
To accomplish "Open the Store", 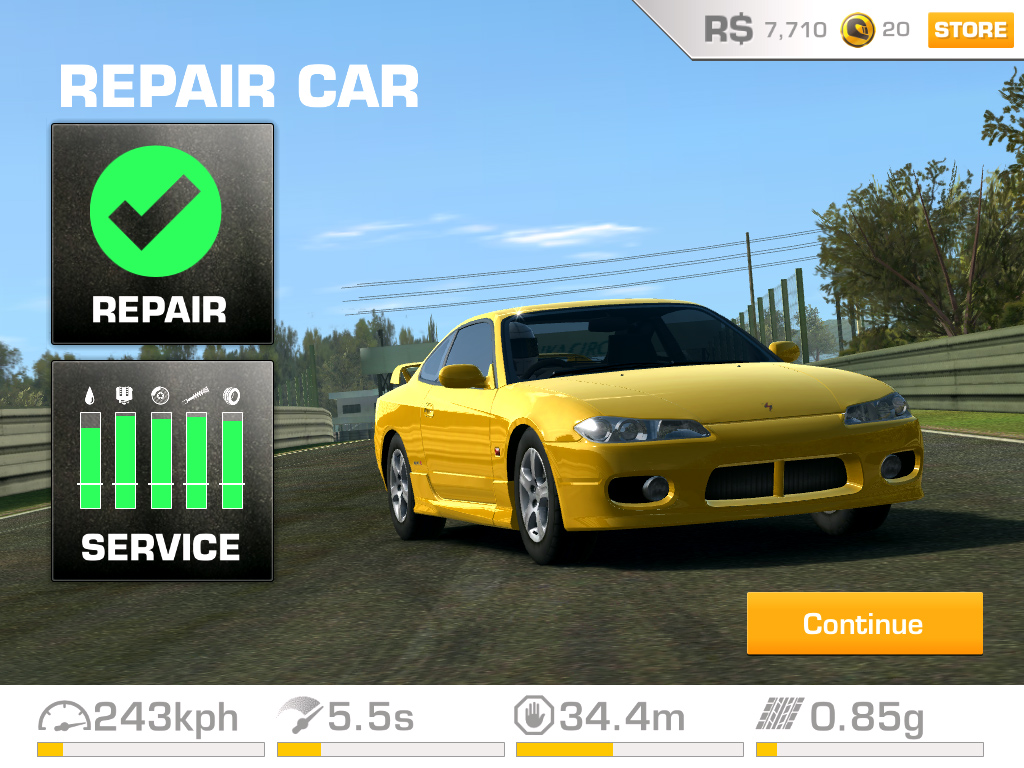I will [970, 30].
